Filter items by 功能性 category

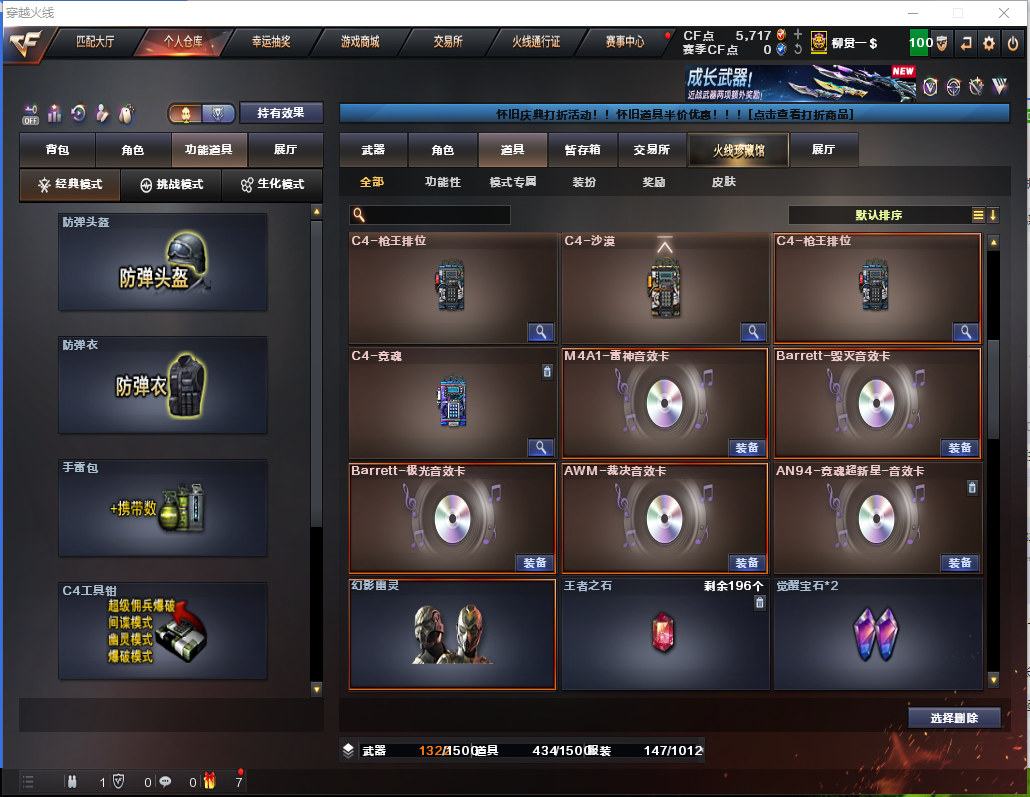tap(442, 182)
